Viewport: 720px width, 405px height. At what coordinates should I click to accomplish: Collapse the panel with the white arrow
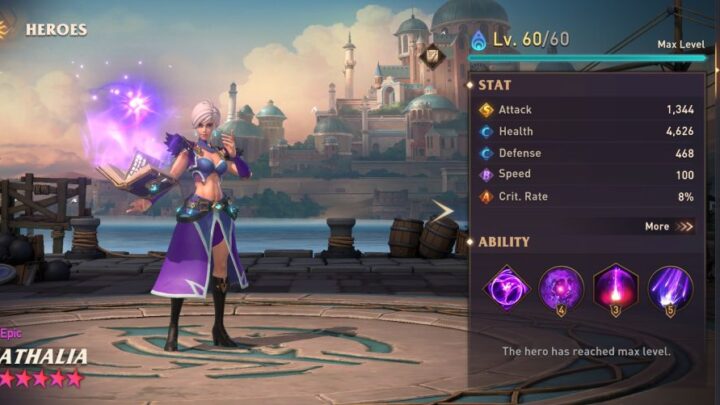[443, 210]
